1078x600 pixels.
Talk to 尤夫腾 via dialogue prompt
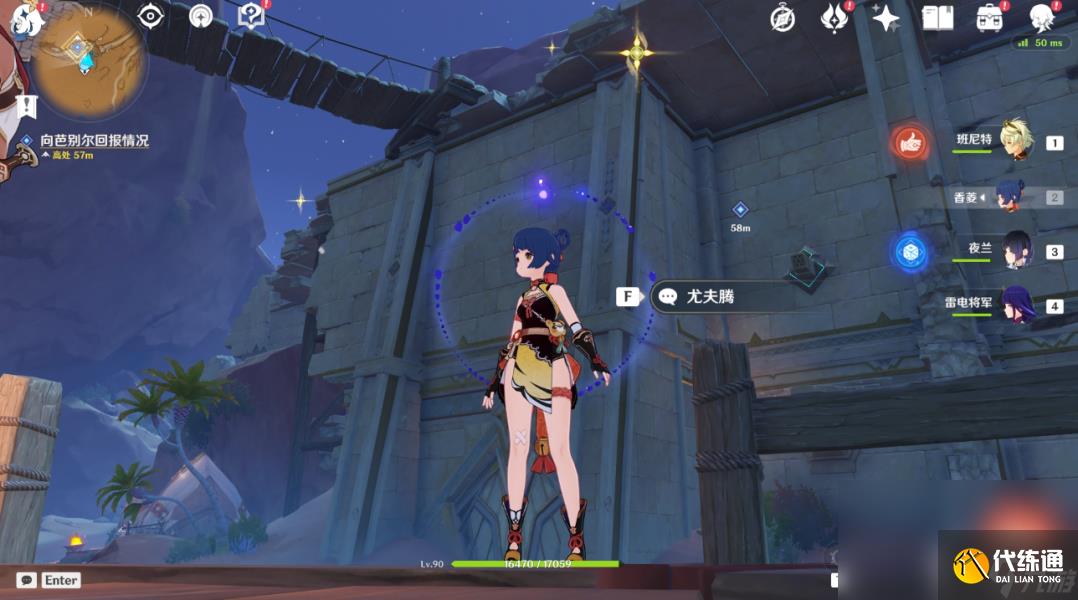[x=710, y=297]
